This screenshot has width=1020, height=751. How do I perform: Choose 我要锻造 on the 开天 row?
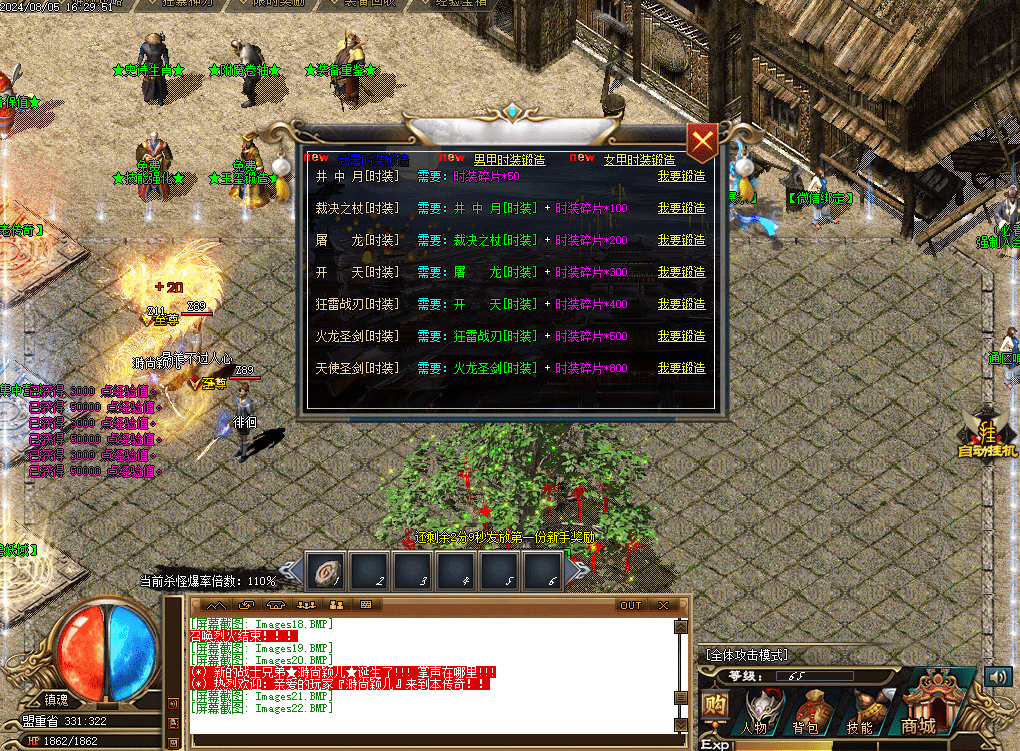[x=681, y=272]
